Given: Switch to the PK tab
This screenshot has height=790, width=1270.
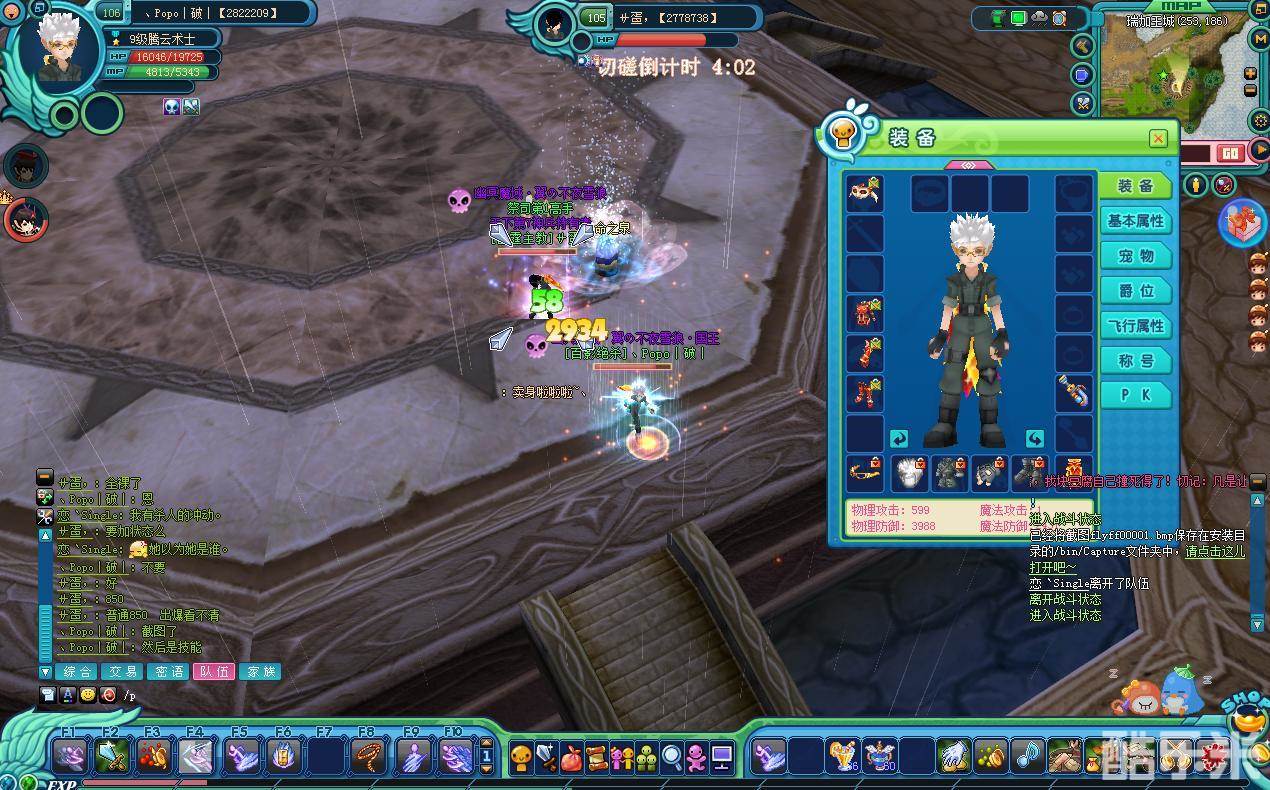Looking at the screenshot, I should pyautogui.click(x=1135, y=395).
